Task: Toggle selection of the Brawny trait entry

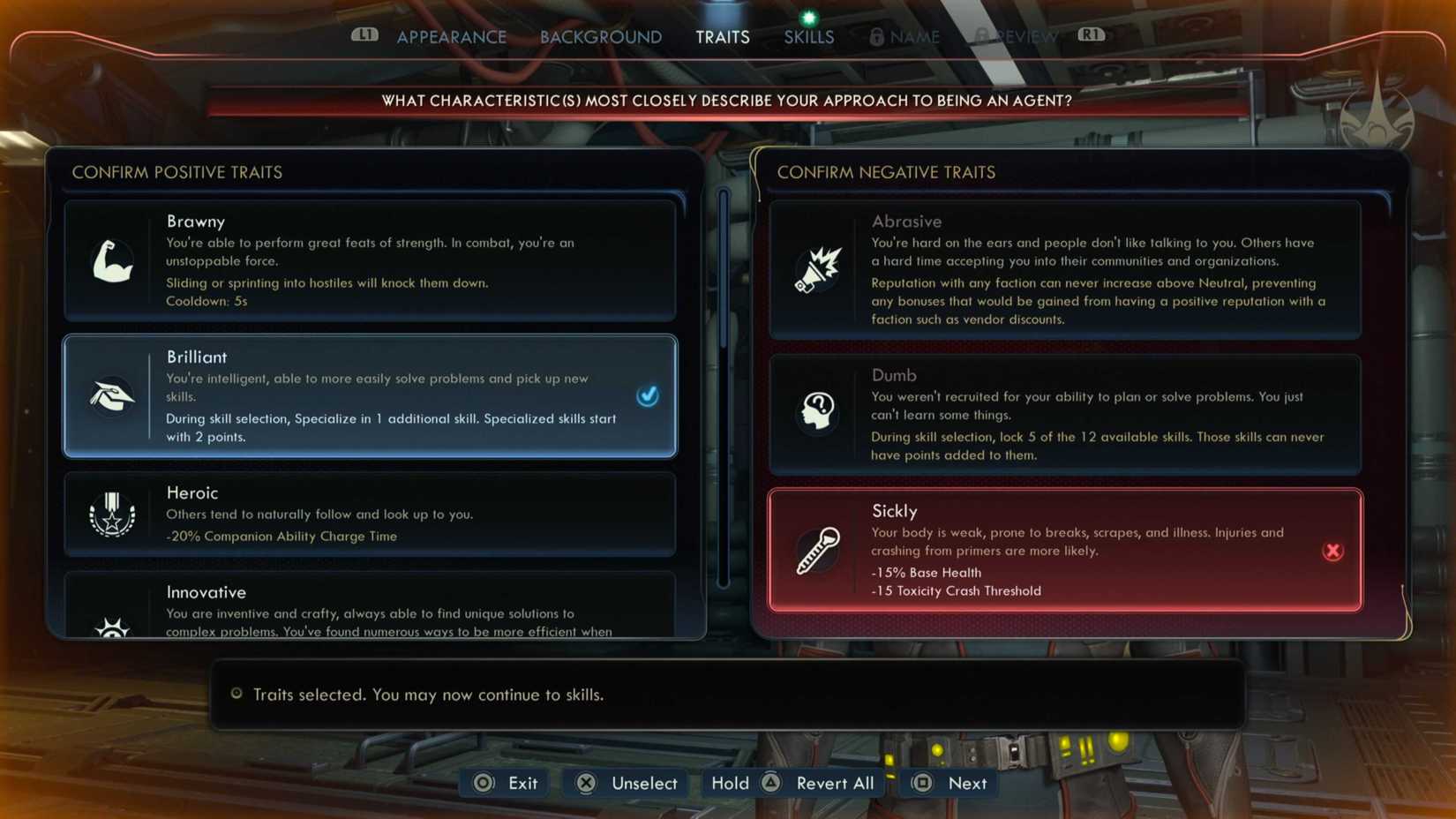Action: [x=369, y=260]
